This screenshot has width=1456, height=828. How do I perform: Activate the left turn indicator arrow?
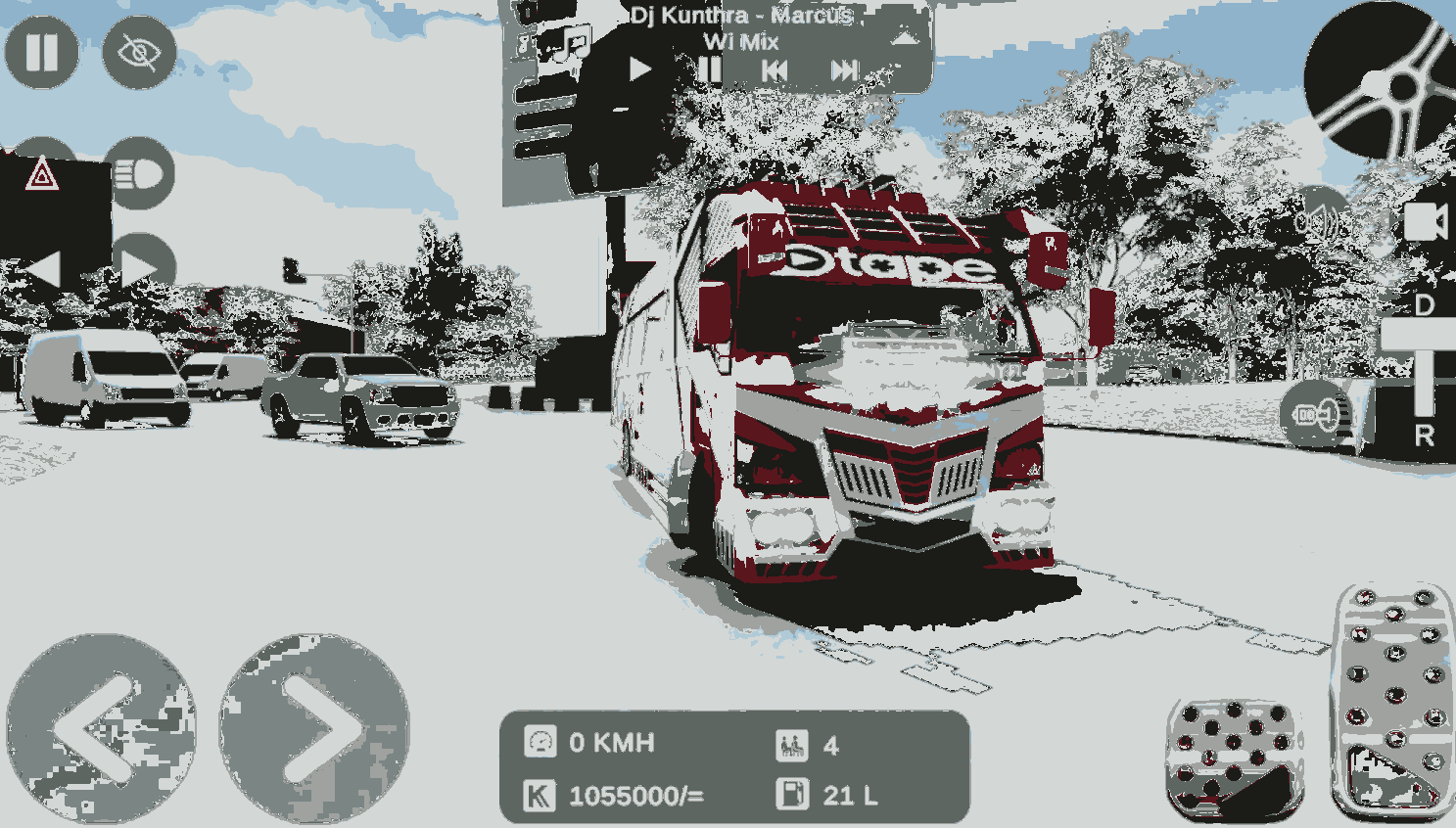42,269
